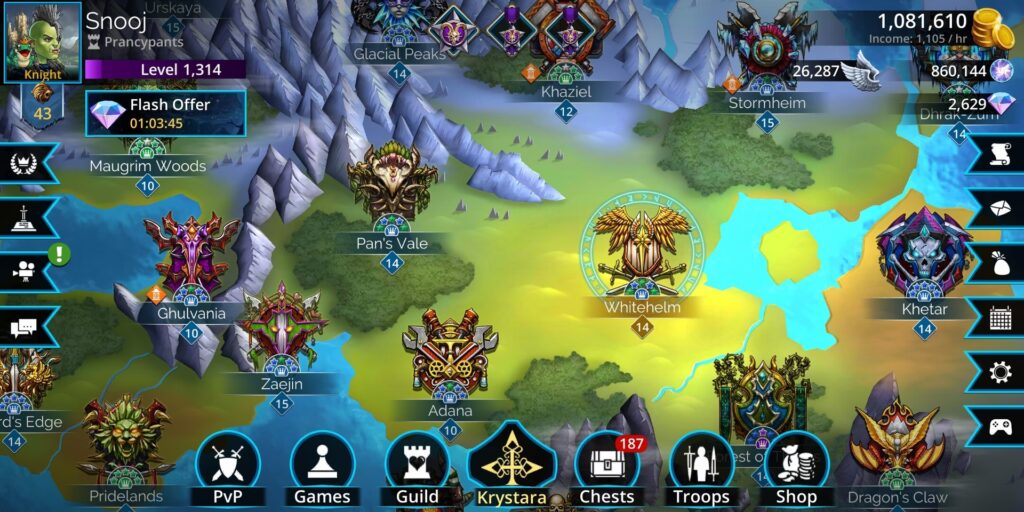Claim the Flash Offer

click(x=165, y=113)
